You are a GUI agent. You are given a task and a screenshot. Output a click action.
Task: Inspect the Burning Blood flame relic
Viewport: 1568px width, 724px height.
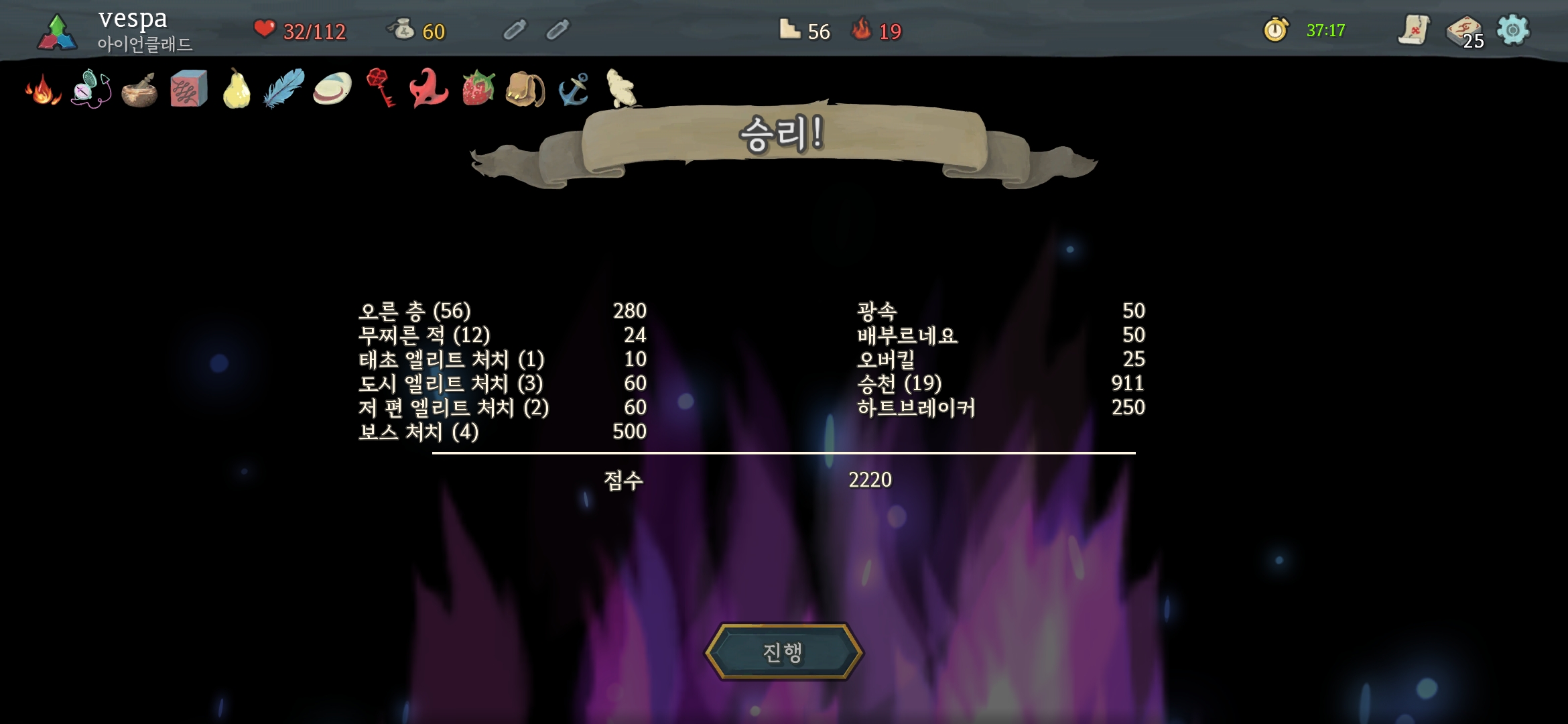pos(43,90)
